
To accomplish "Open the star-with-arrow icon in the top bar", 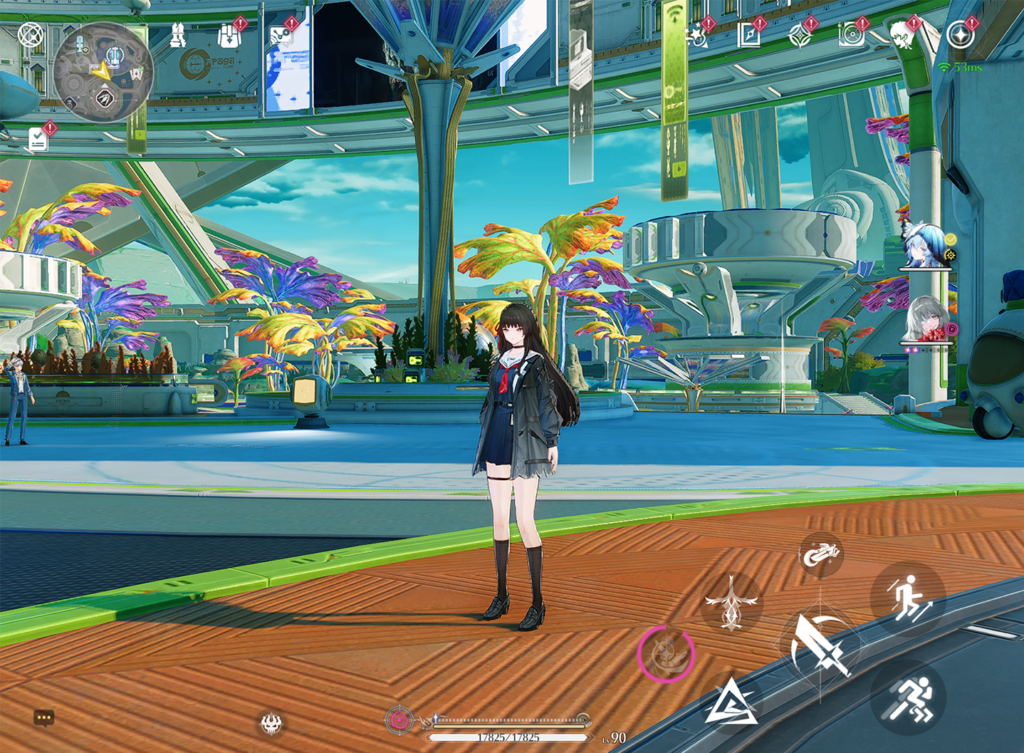I will [x=697, y=37].
